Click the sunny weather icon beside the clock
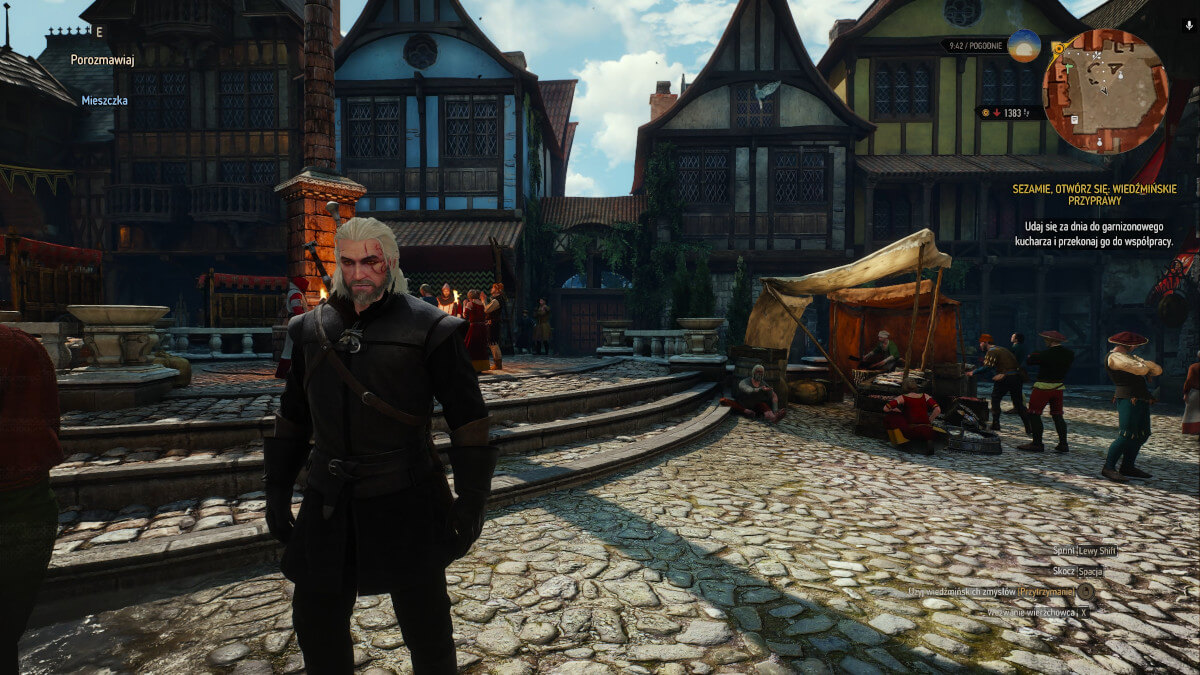 click(x=1023, y=45)
